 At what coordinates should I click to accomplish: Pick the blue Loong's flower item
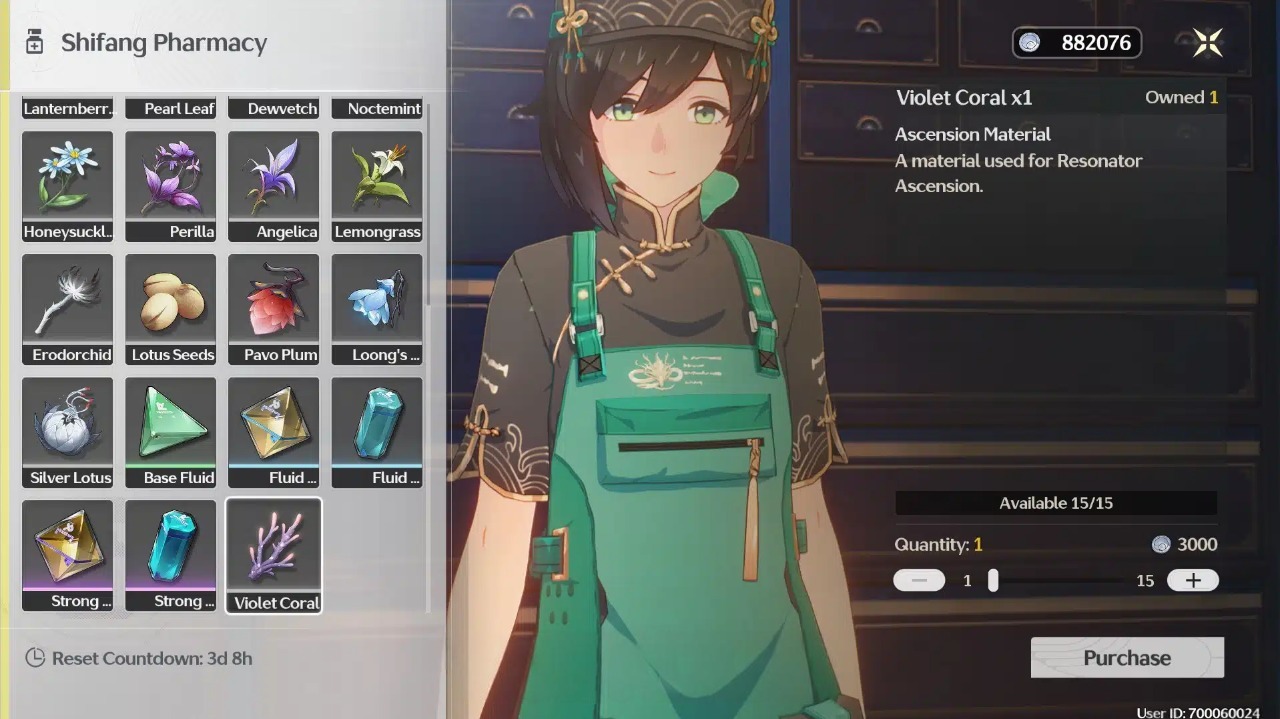tap(377, 309)
